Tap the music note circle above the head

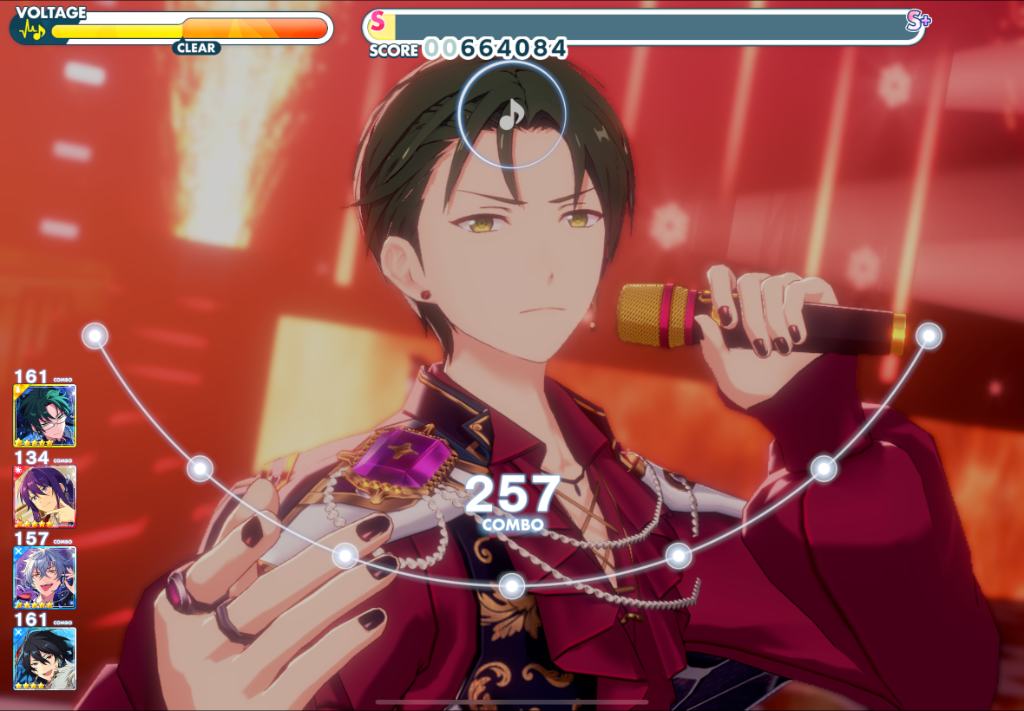(x=511, y=115)
